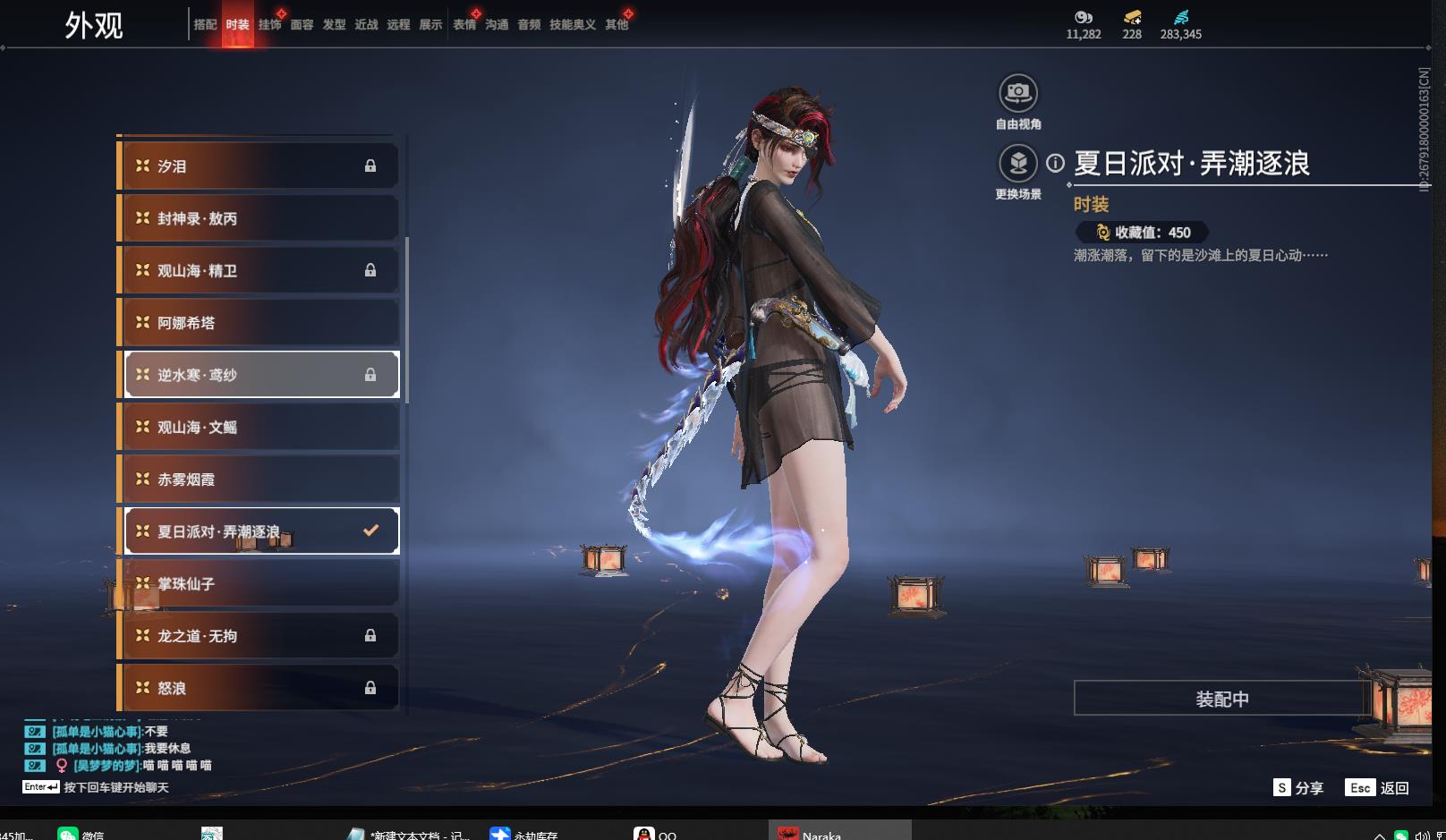Open the 发型 hairstyle tab
1446x840 pixels.
click(334, 25)
